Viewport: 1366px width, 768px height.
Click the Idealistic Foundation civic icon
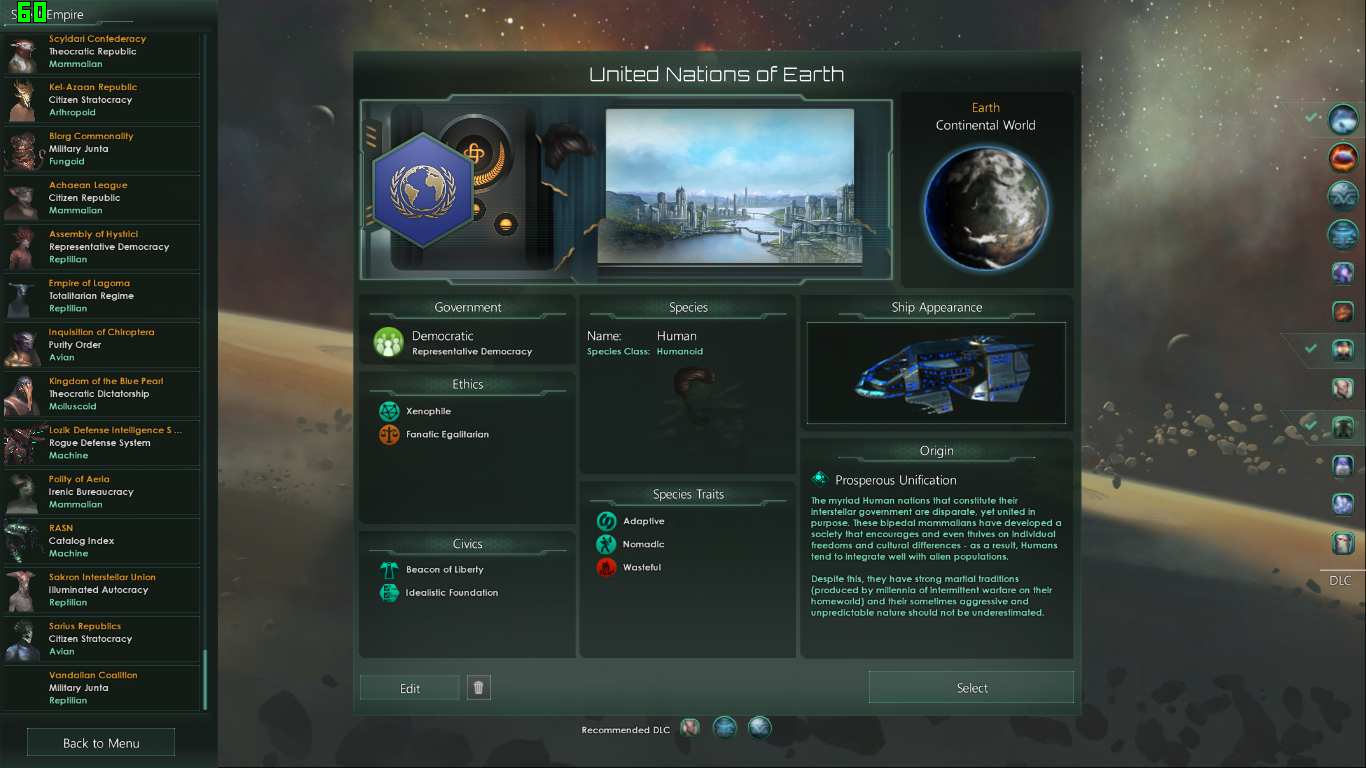389,592
